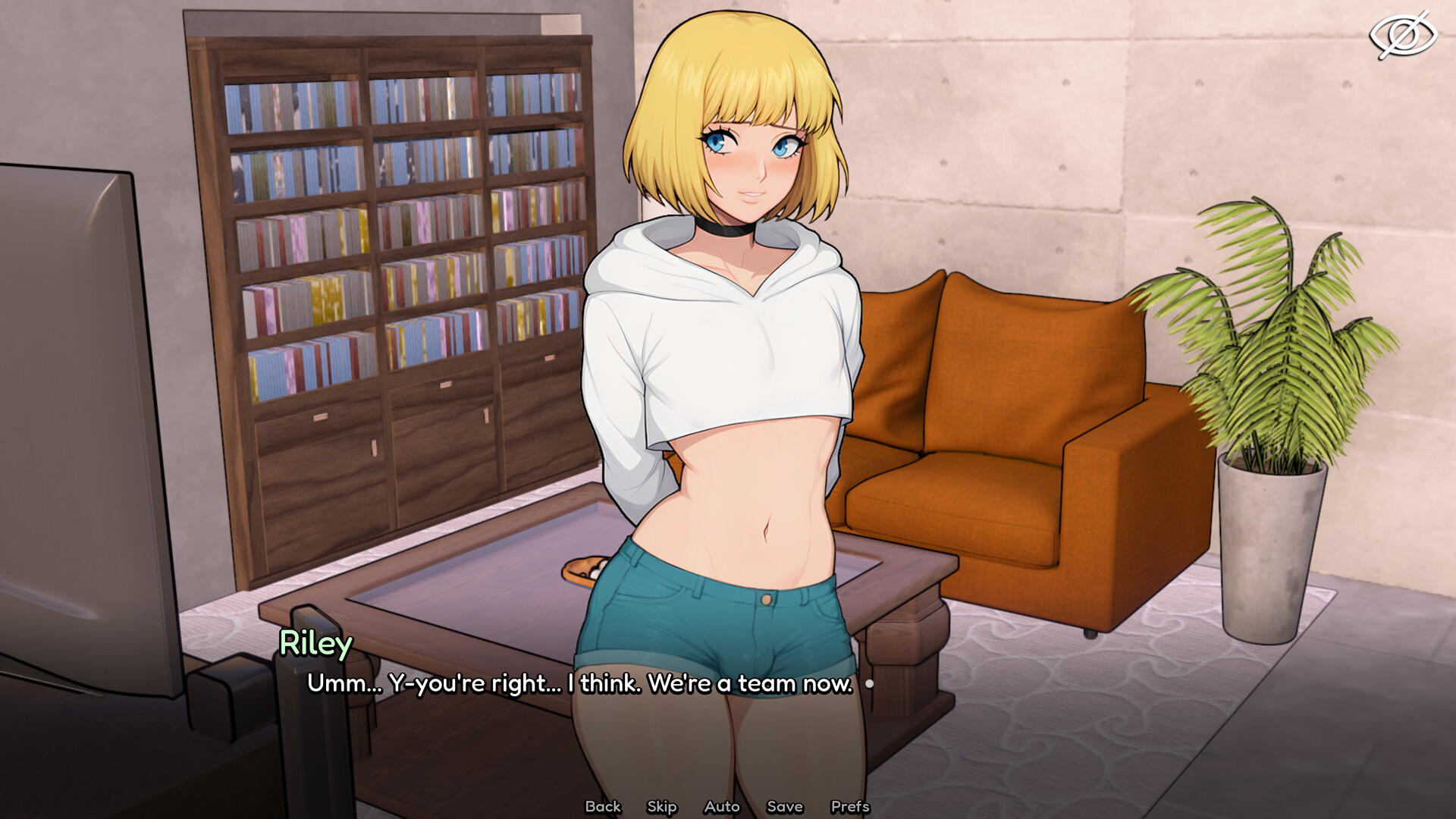Advance dialogue by clicking the text box

point(576,683)
